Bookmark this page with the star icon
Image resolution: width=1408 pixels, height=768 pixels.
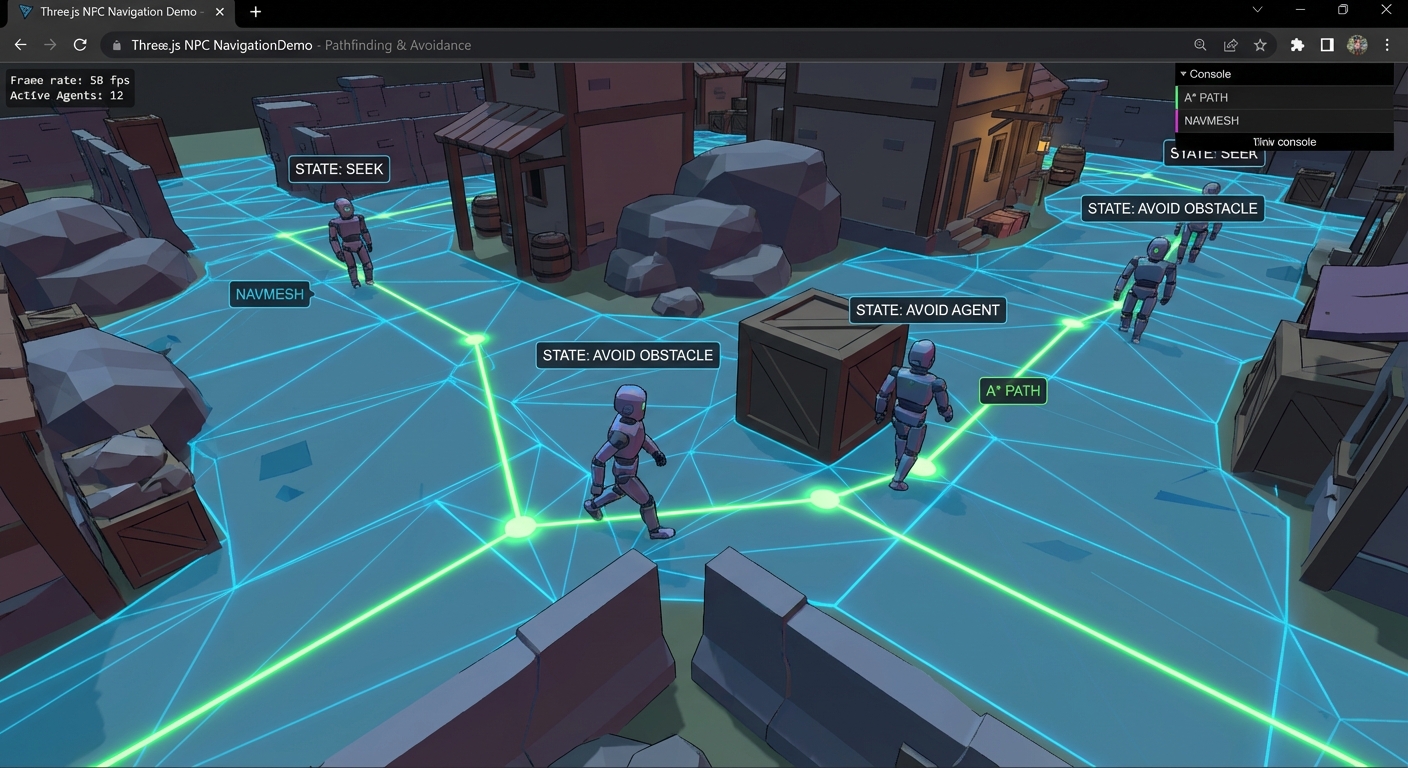[1260, 45]
